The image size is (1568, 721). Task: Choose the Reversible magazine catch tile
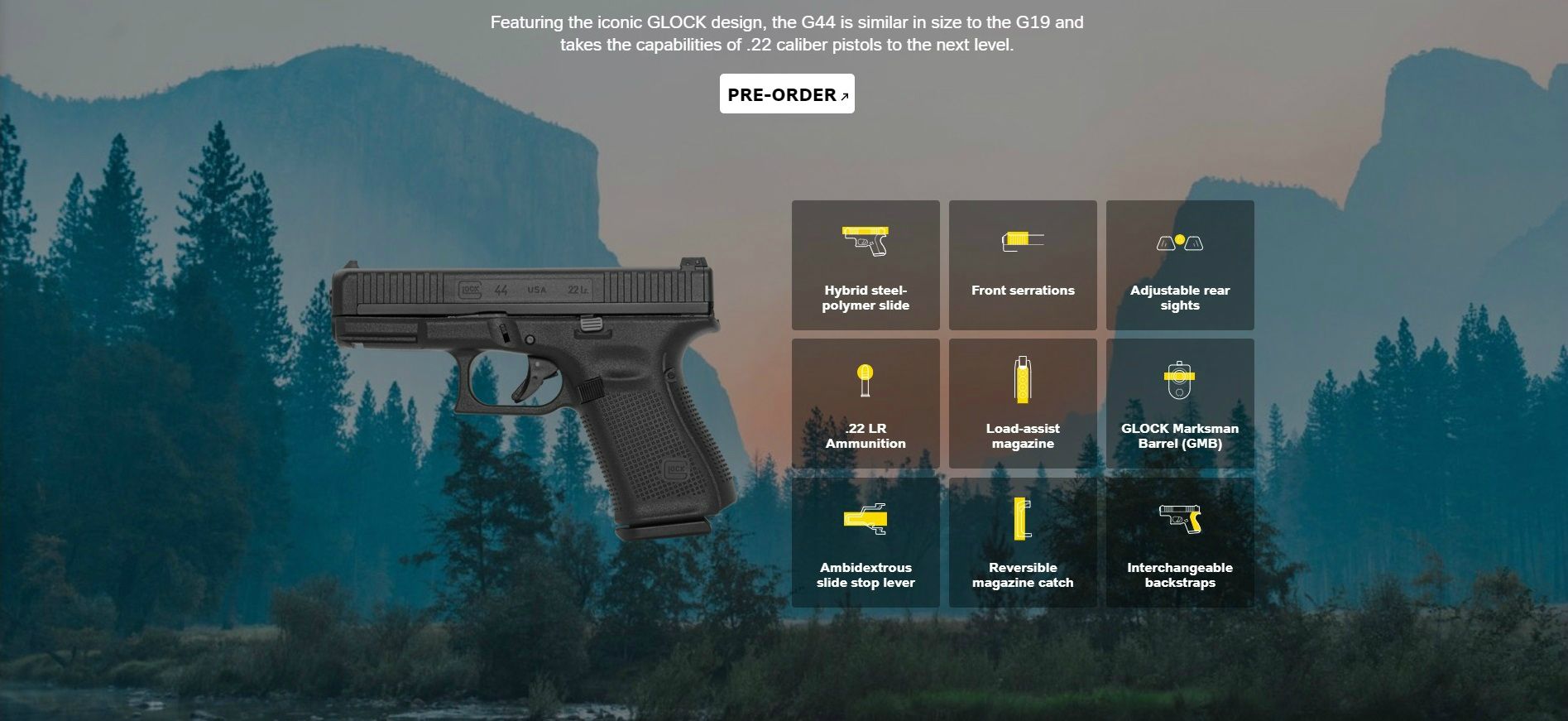(x=1023, y=542)
